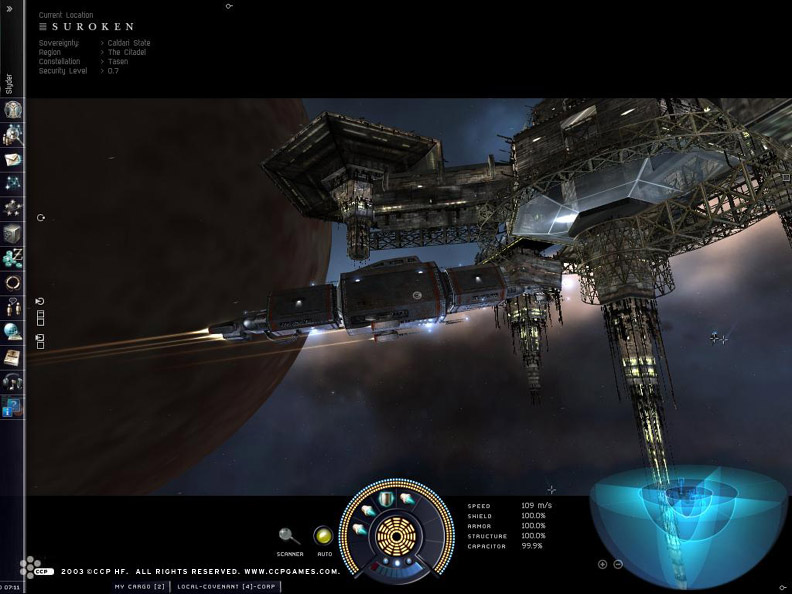Image resolution: width=792 pixels, height=594 pixels.
Task: Open the My Cargo tab
Action: (x=139, y=587)
